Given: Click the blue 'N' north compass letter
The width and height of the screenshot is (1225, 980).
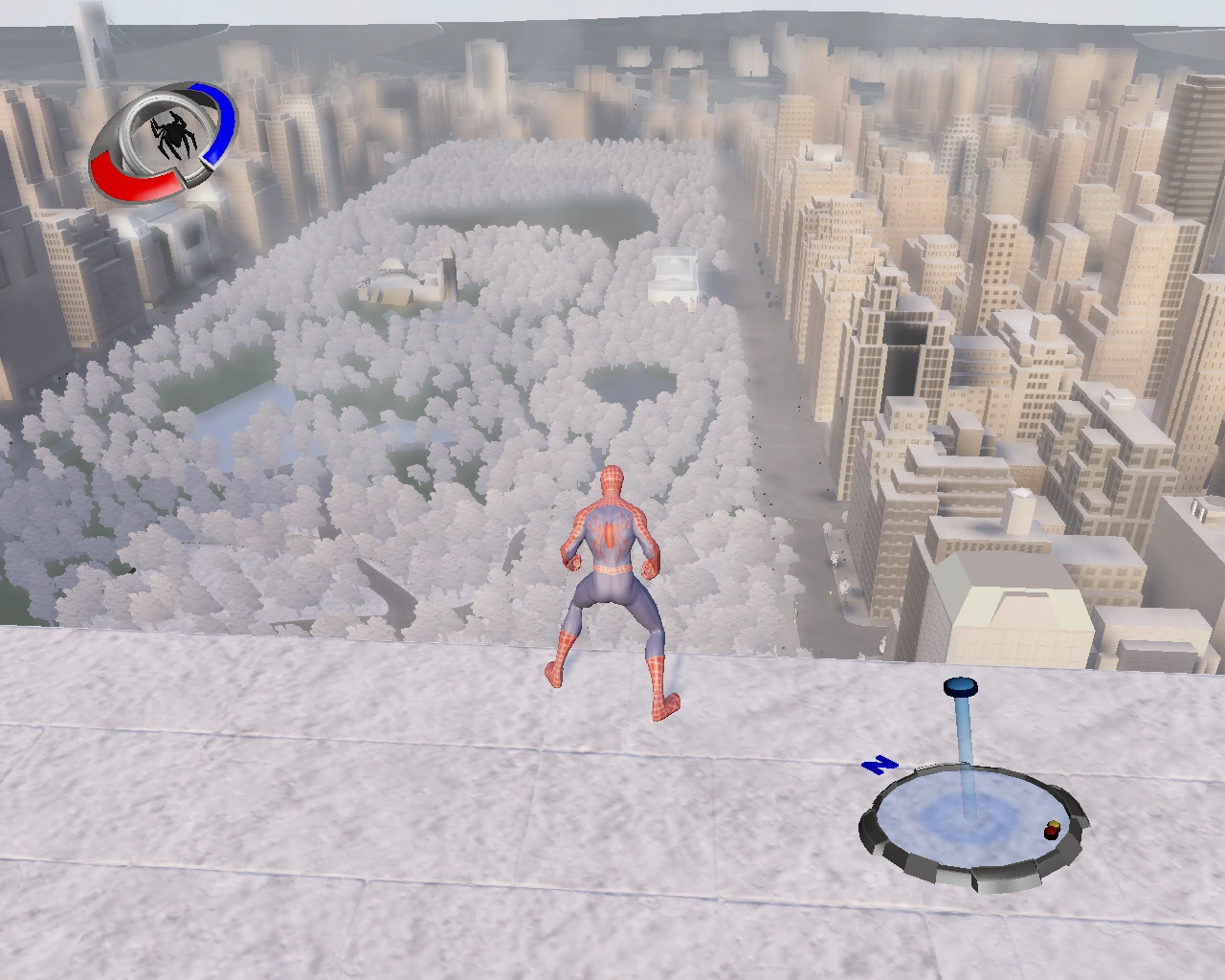Looking at the screenshot, I should point(880,766).
